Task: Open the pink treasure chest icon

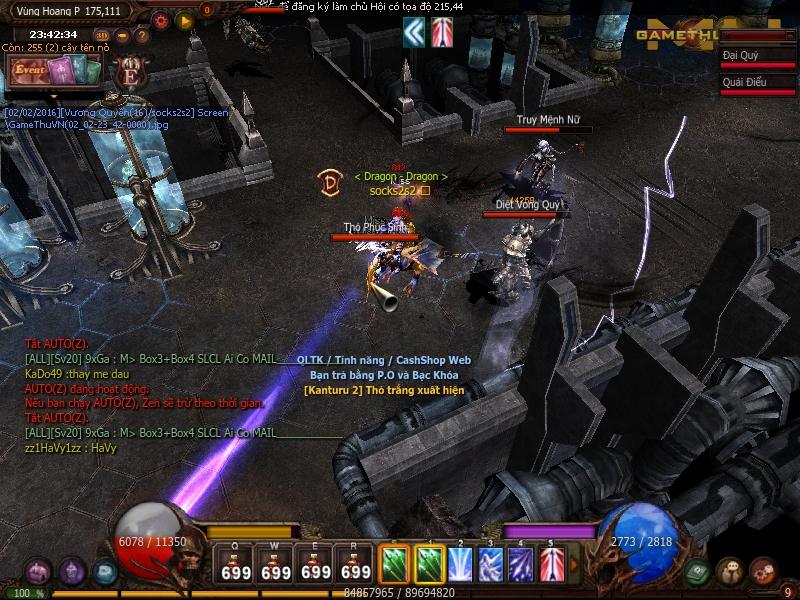Action: tap(38, 572)
